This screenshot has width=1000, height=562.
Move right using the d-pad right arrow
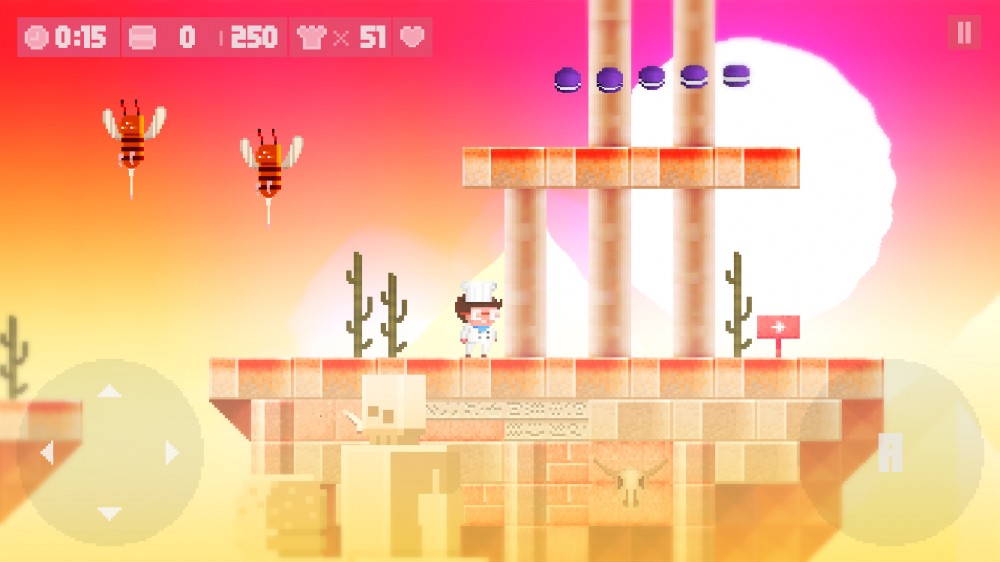coord(173,453)
